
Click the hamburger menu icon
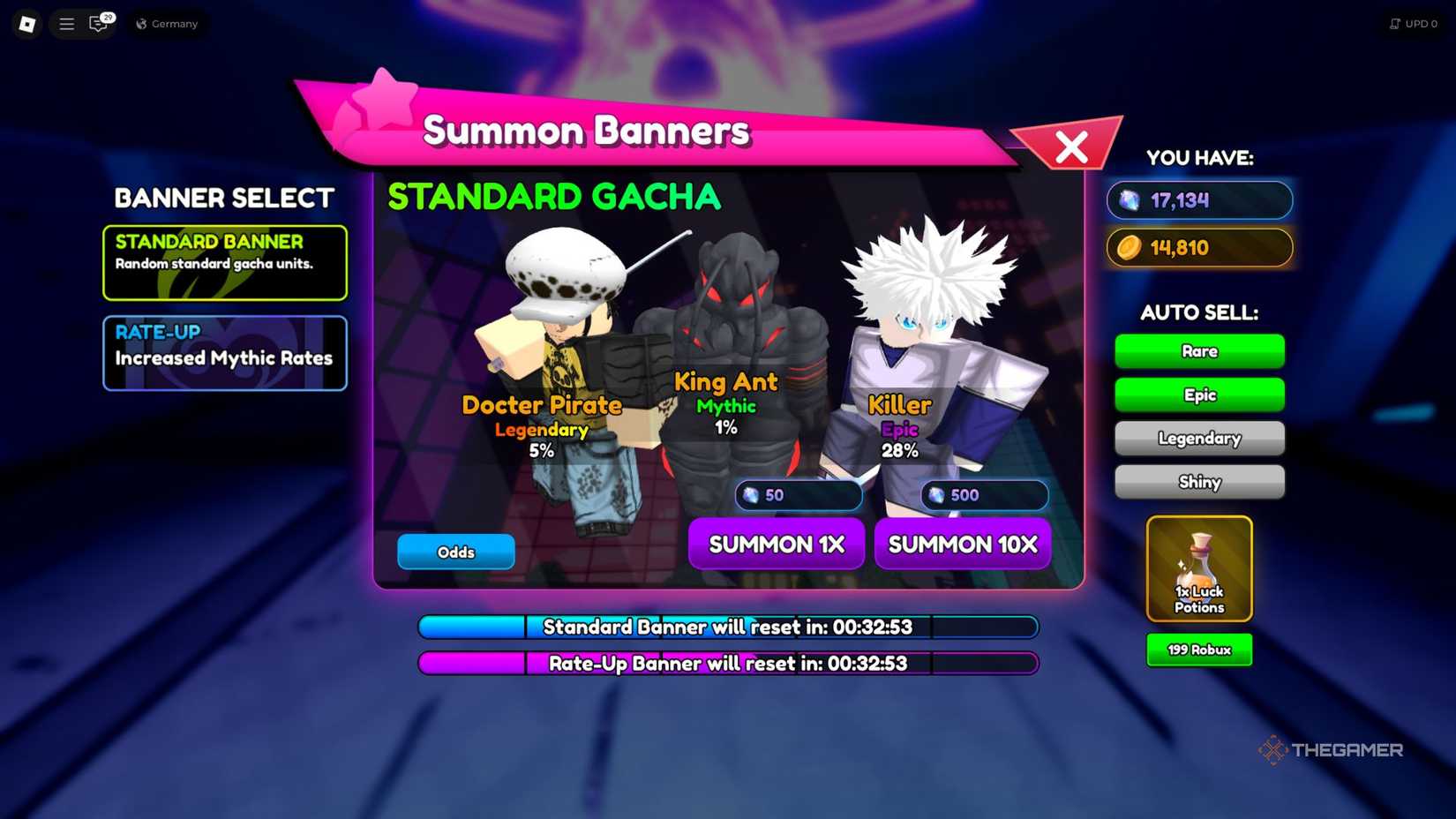[66, 24]
